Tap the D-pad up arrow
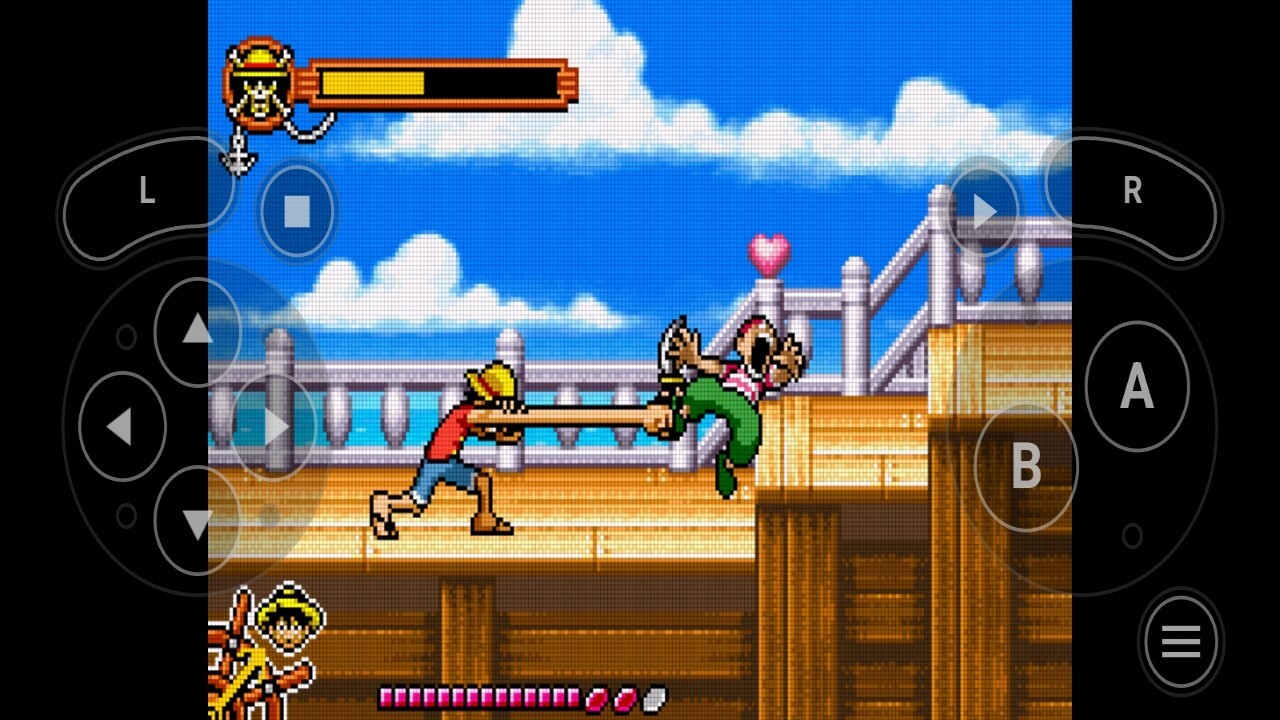 coord(197,329)
